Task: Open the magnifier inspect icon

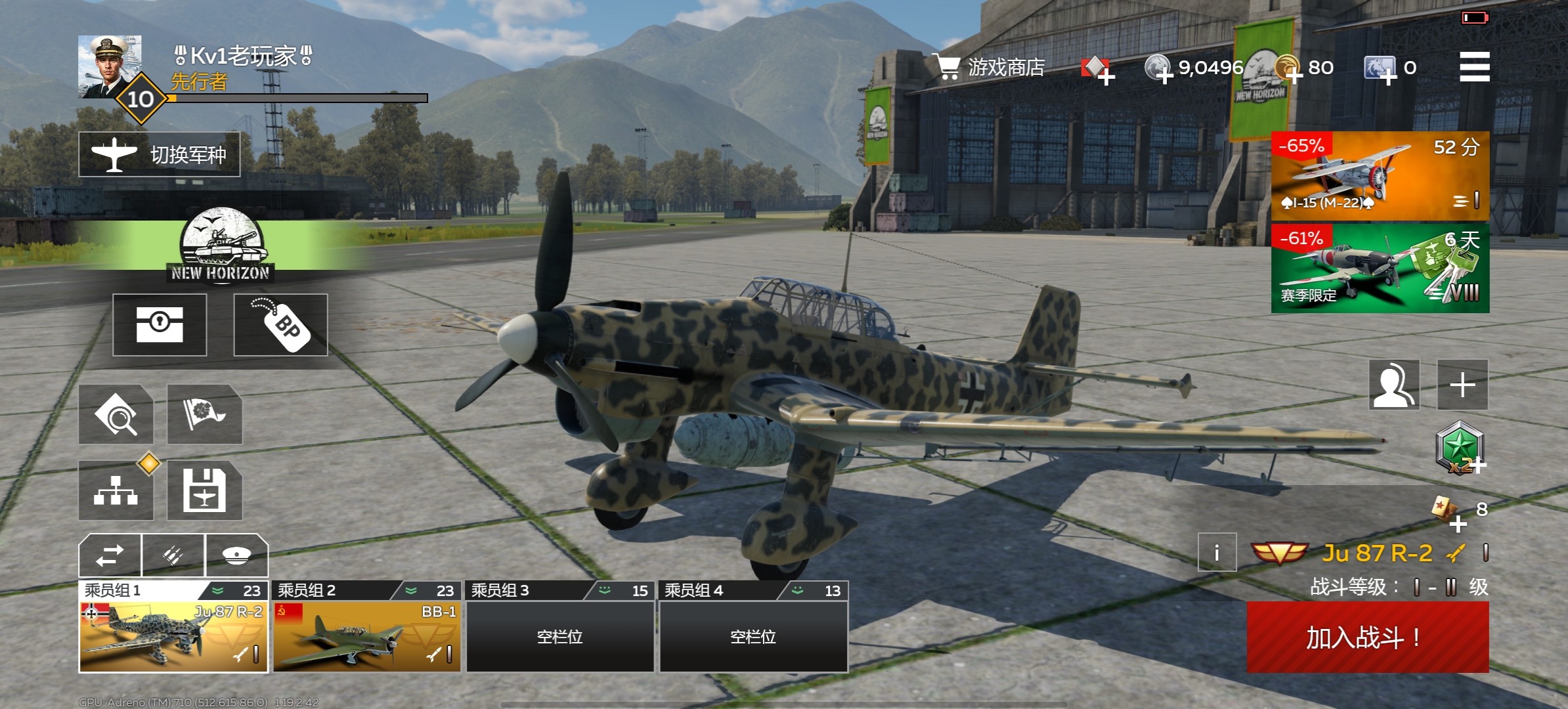Action: pyautogui.click(x=116, y=414)
